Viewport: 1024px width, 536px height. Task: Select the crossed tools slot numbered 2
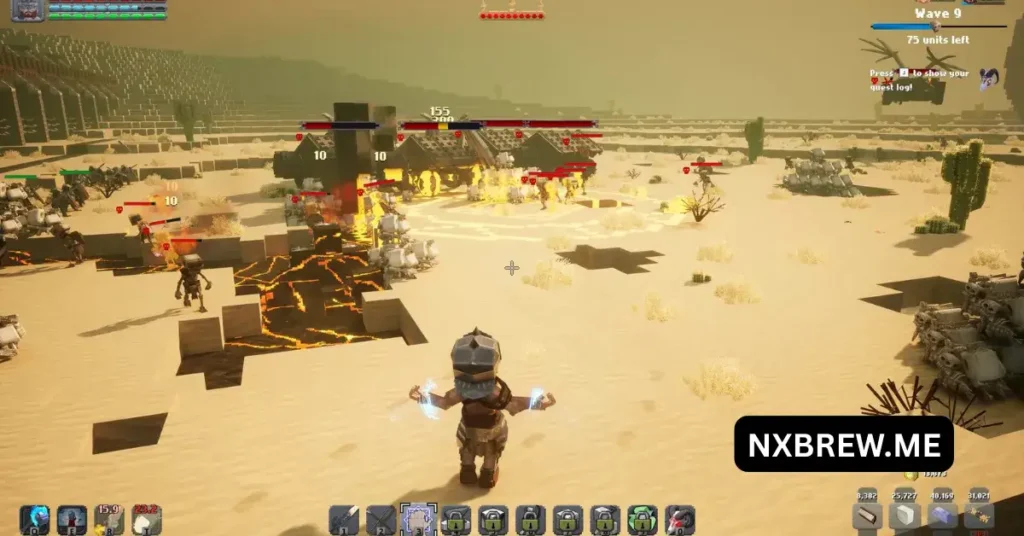click(x=381, y=519)
